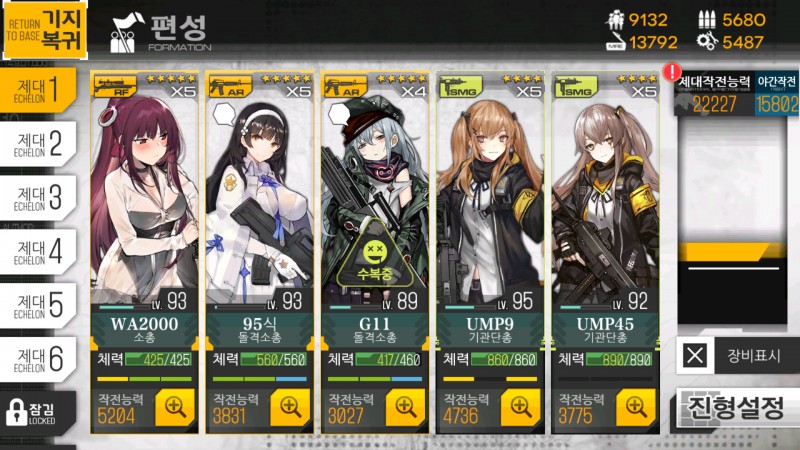The image size is (800, 450).
Task: Click the 야간작전 night battle rating tab
Action: tap(777, 94)
